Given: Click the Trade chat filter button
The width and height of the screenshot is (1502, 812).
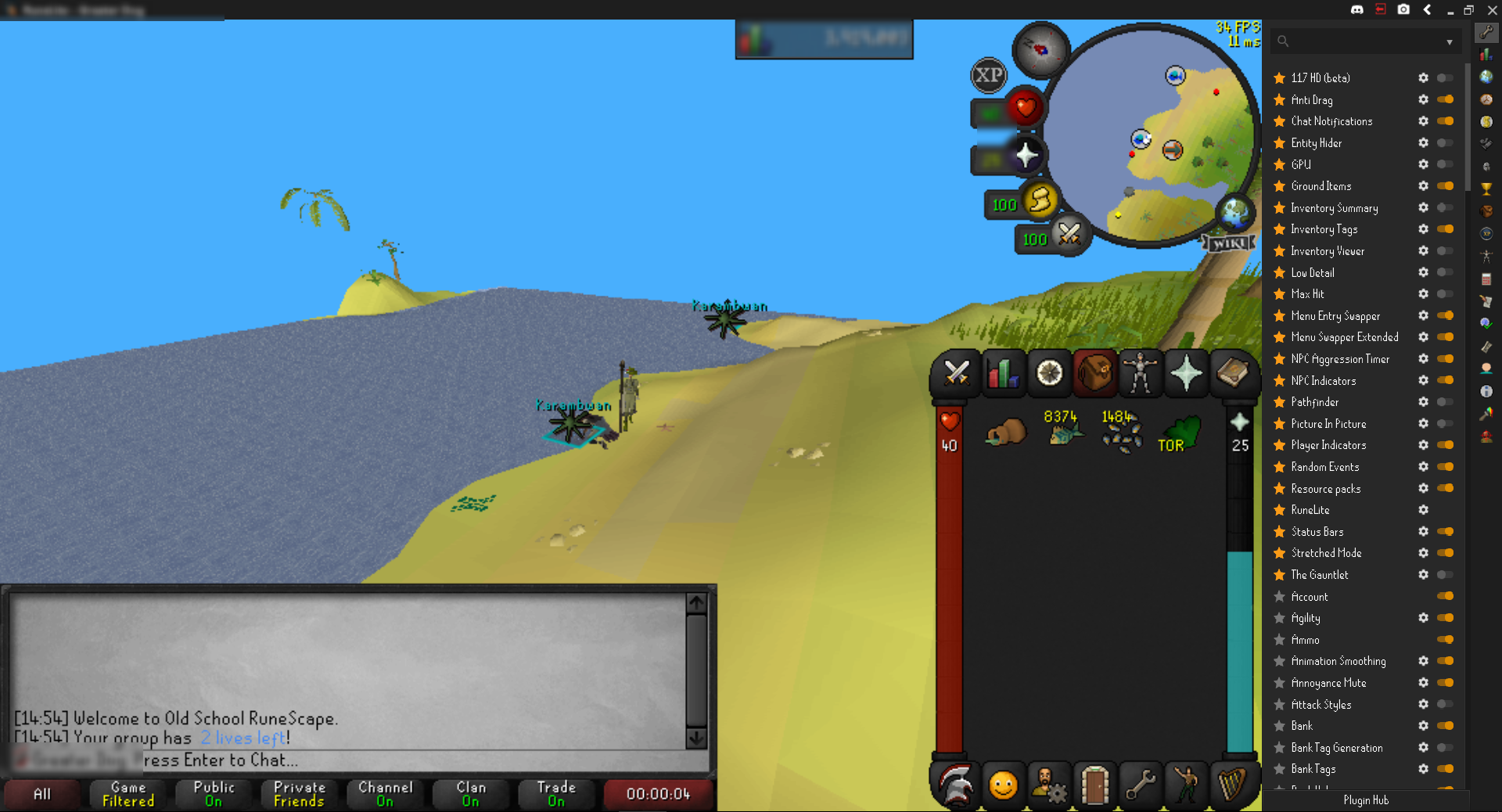Looking at the screenshot, I should pos(556,794).
